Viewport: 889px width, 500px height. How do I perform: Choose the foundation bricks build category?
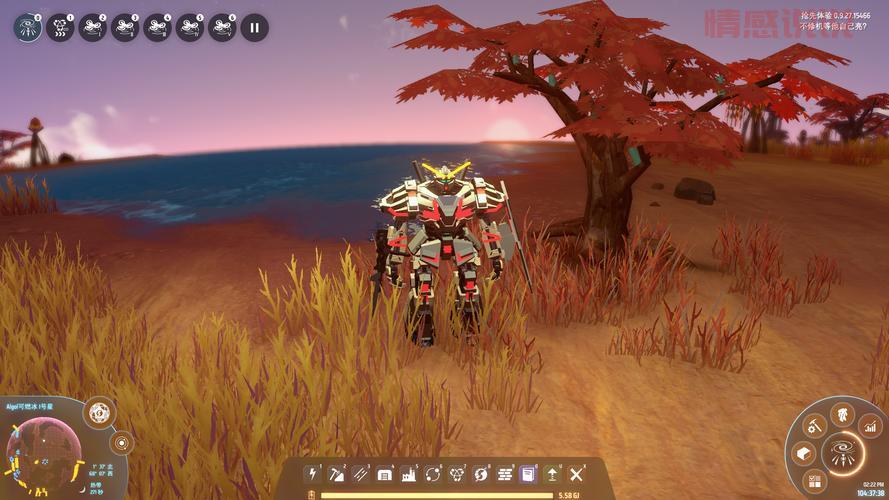[505, 473]
